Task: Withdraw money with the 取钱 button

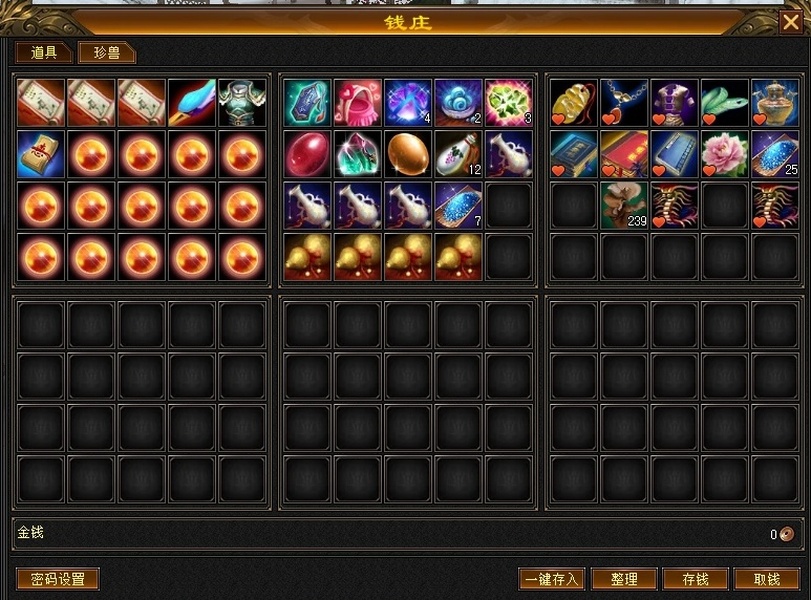Action: coord(767,579)
